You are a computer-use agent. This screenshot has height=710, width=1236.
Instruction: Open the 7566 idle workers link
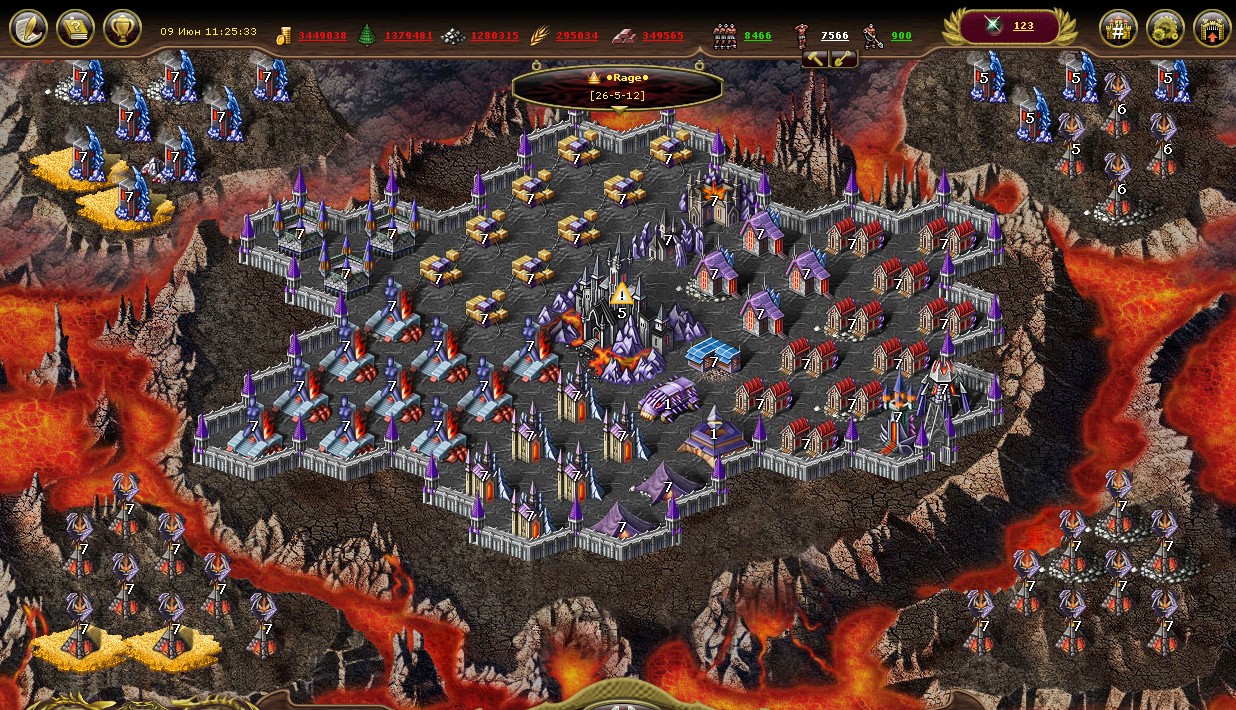coord(834,36)
